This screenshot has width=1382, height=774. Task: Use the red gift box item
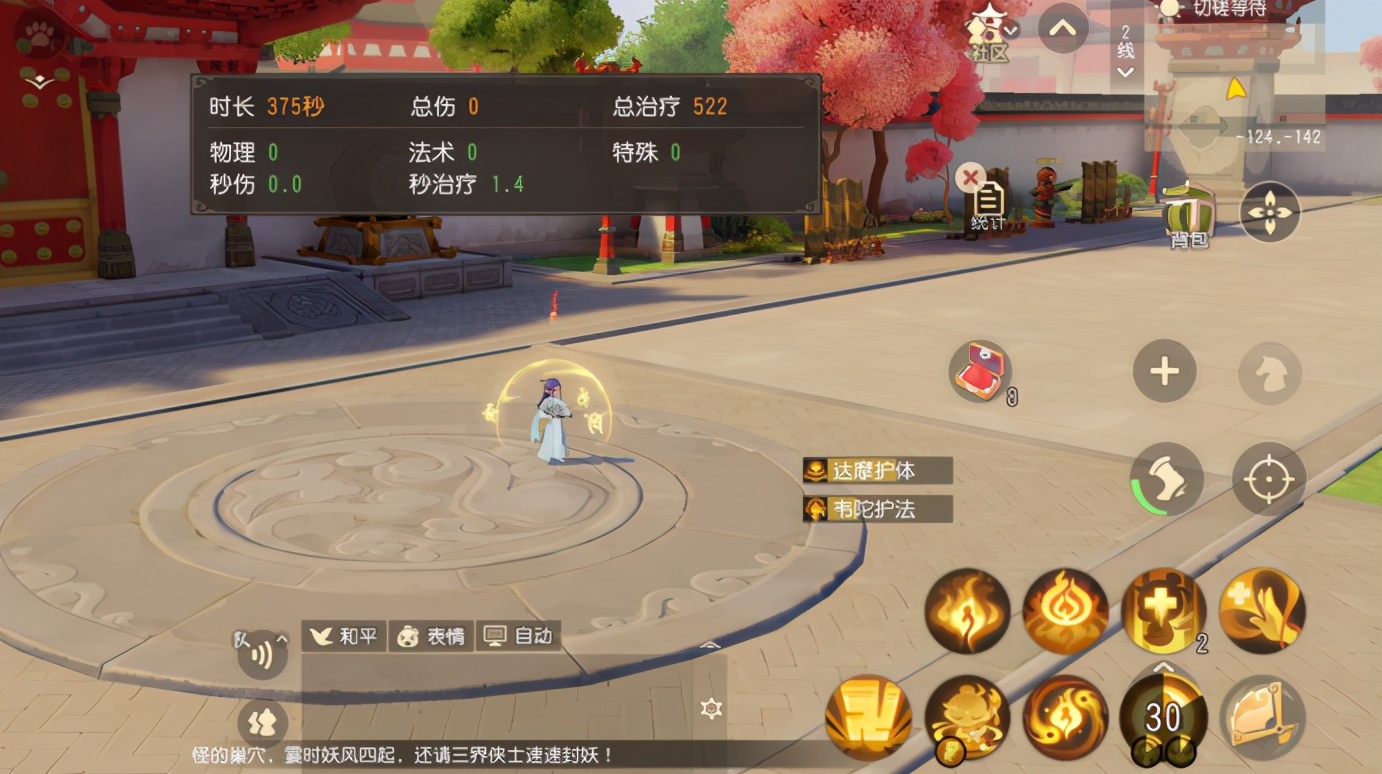pos(979,372)
